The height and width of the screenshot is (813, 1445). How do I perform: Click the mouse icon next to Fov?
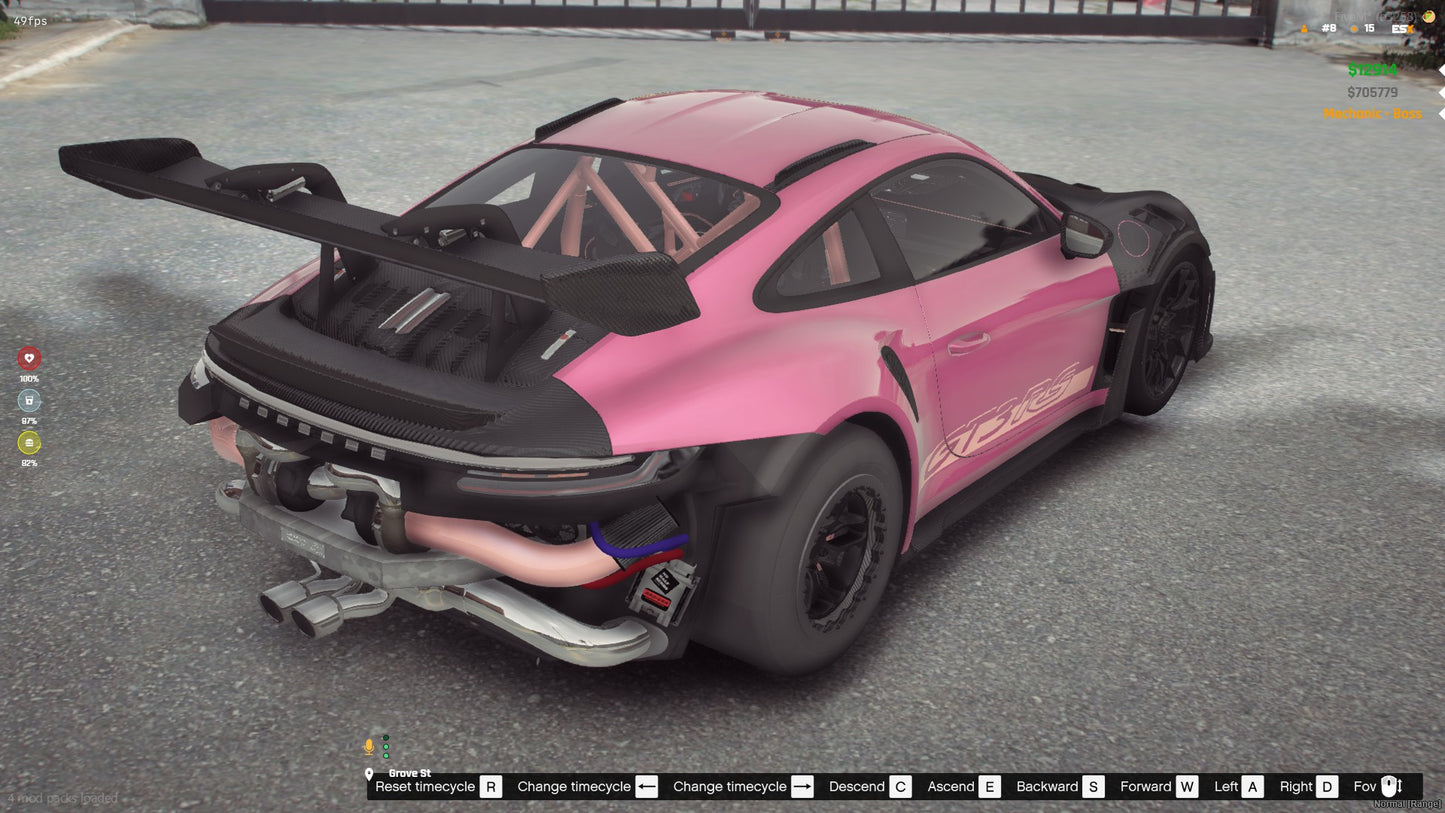pyautogui.click(x=1389, y=786)
